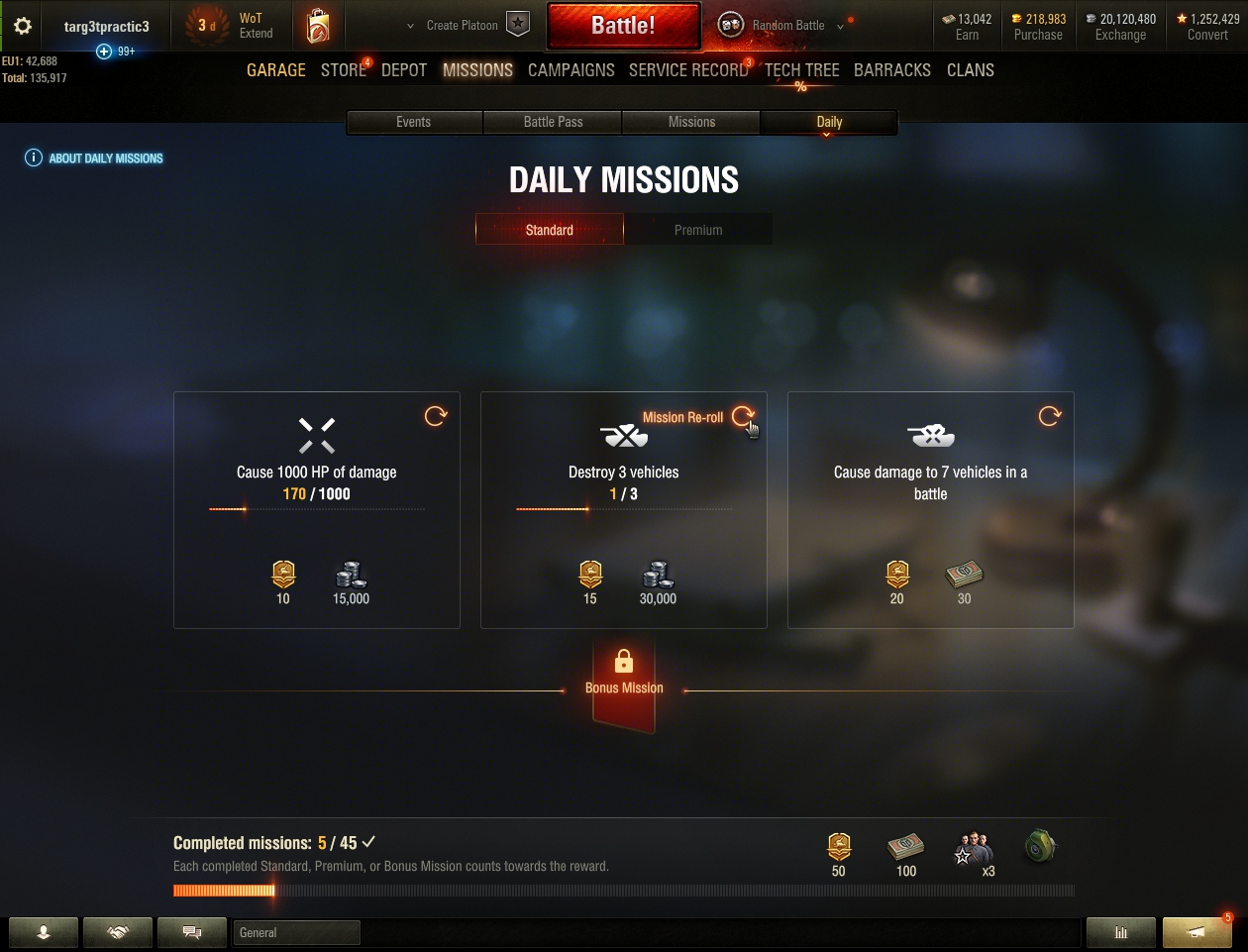Open the Depot menu
Viewport: 1248px width, 952px height.
[x=404, y=70]
